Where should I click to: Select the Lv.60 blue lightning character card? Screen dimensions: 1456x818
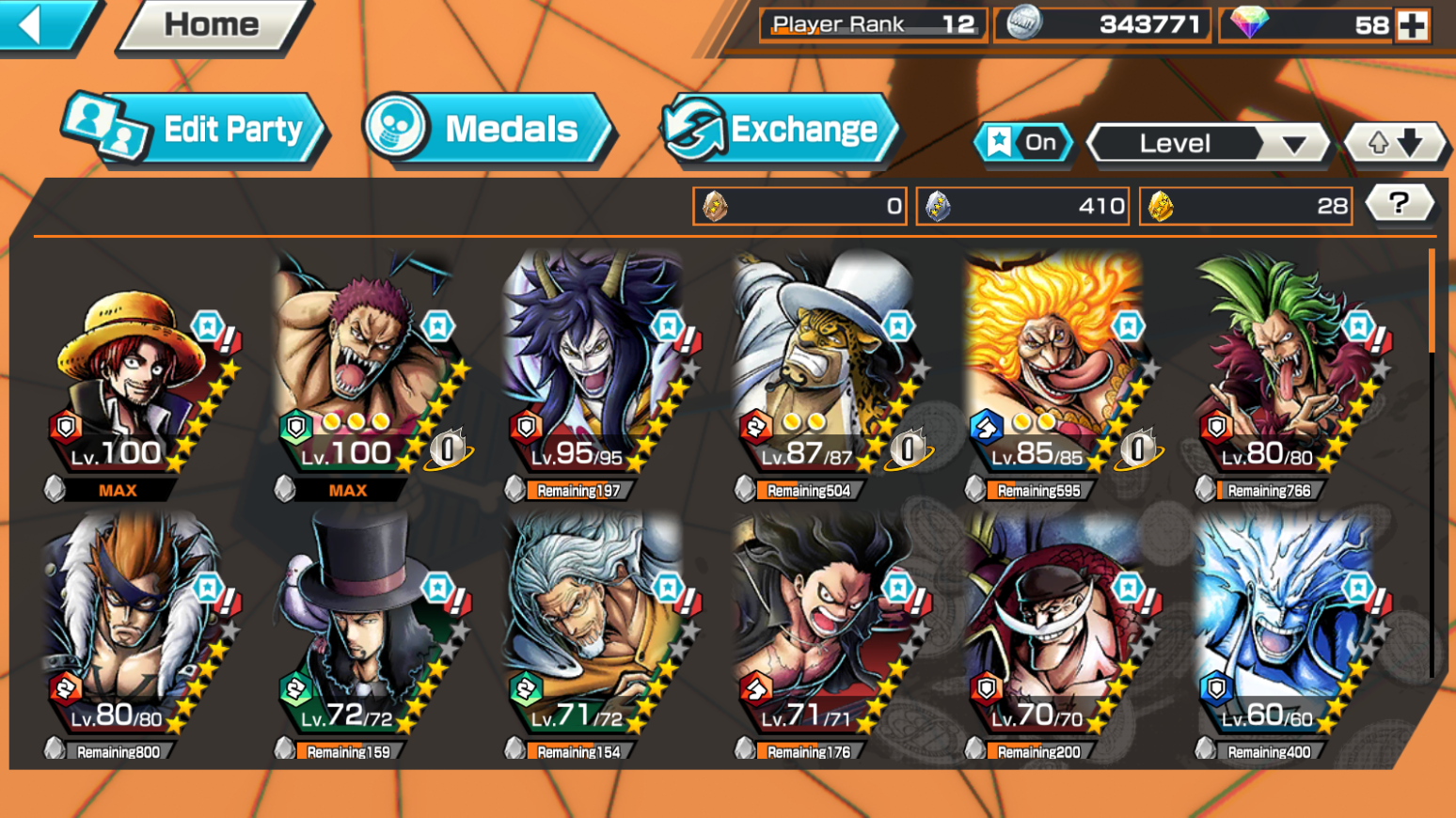pos(1287,635)
